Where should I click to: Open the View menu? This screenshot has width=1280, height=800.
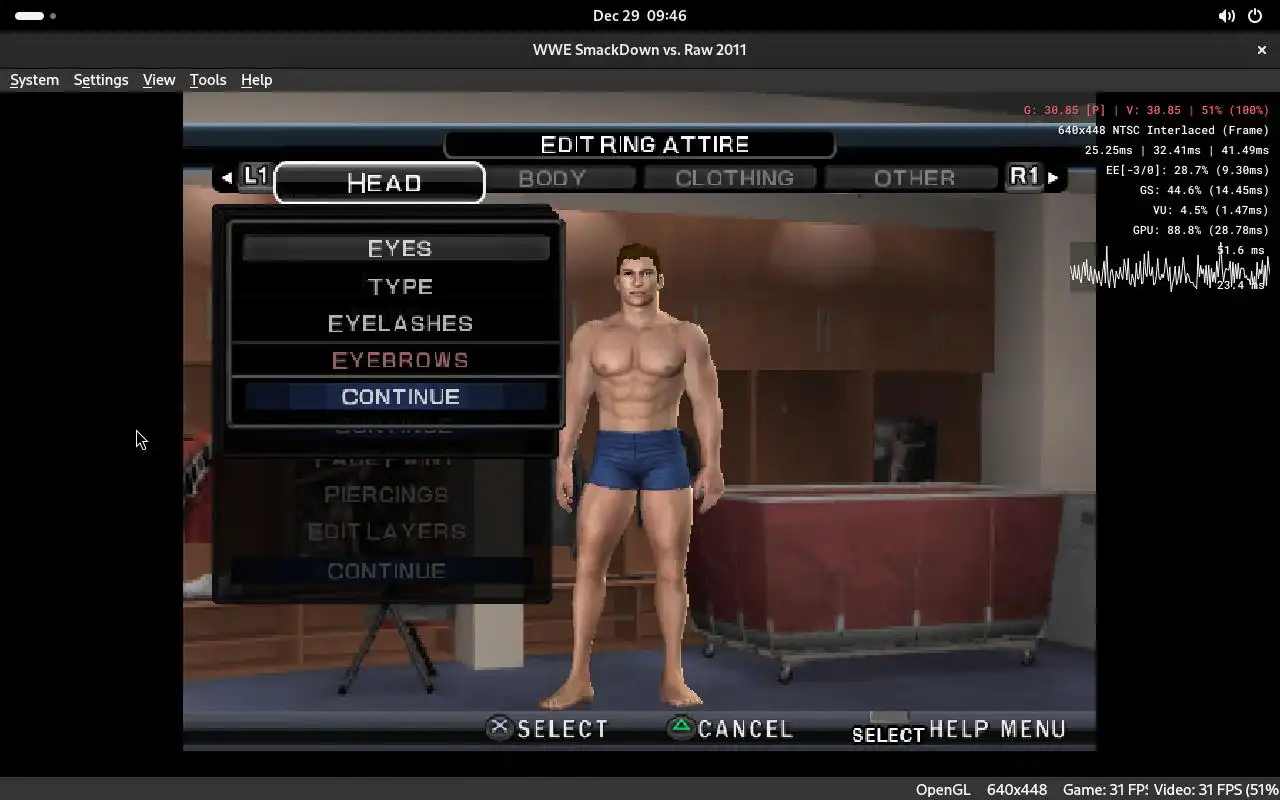pos(159,80)
